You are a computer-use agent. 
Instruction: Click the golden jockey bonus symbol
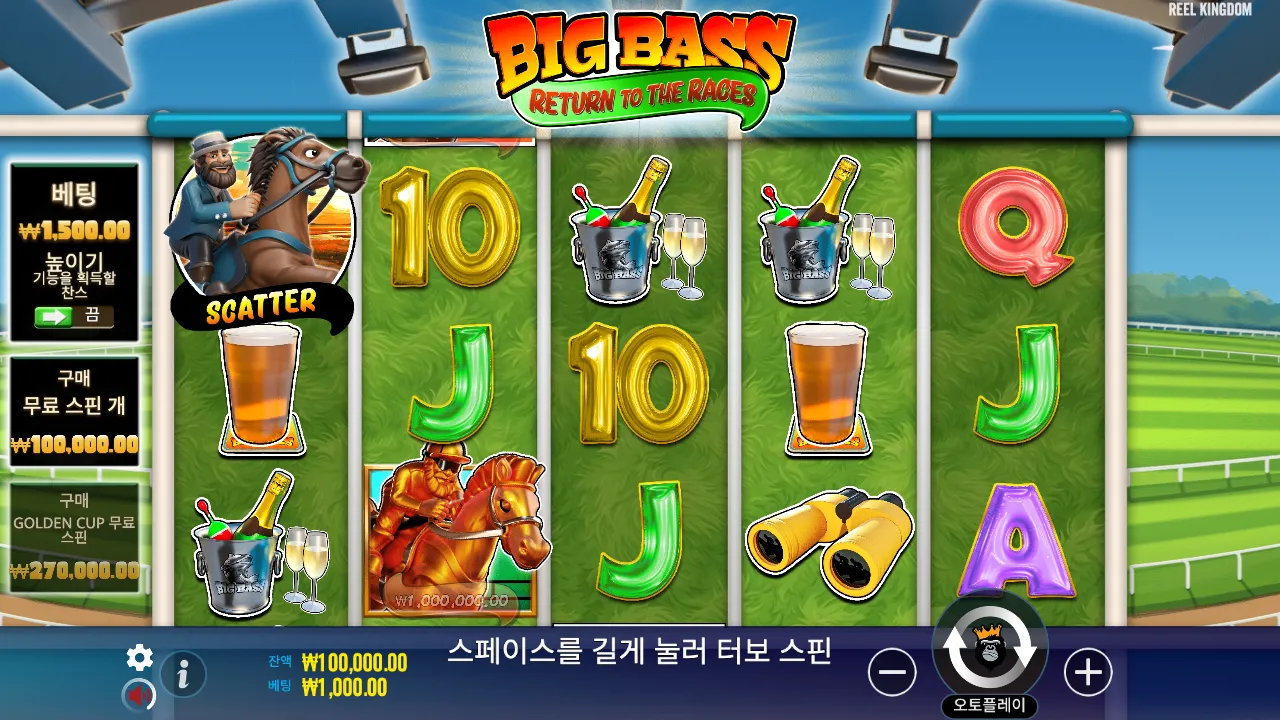tap(455, 528)
